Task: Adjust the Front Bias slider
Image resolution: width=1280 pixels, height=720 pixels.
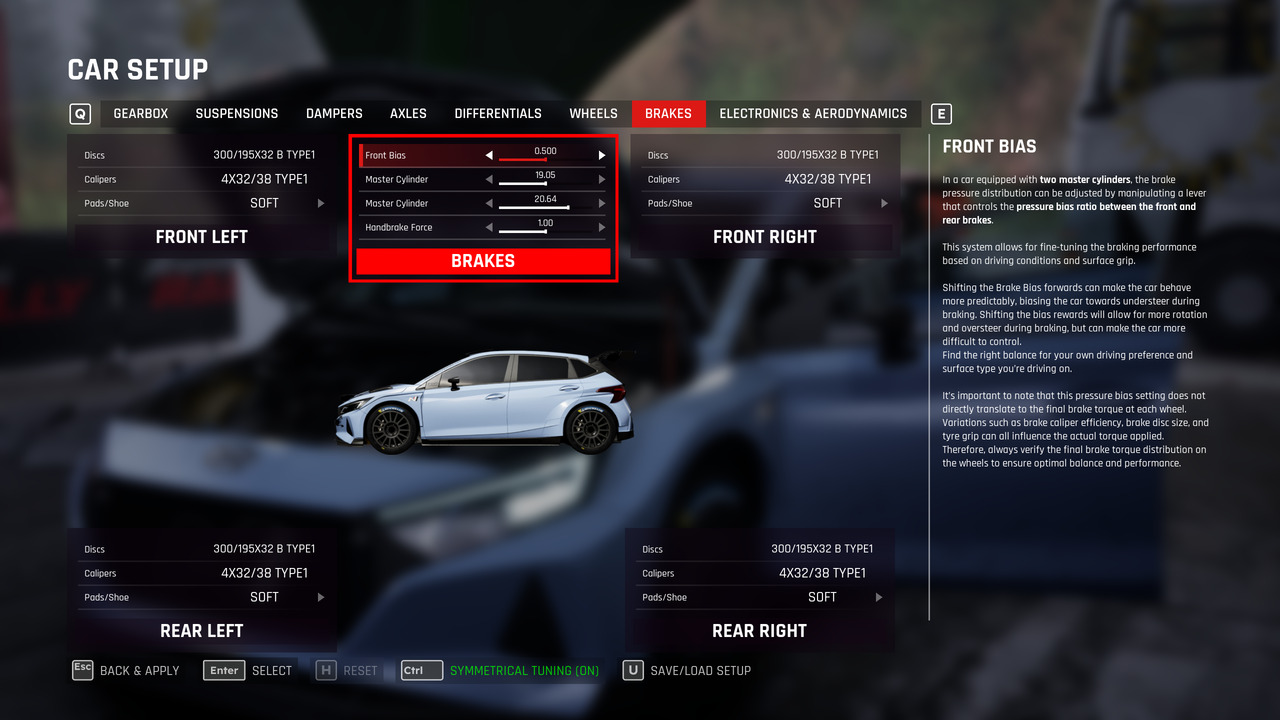Action: pyautogui.click(x=545, y=158)
